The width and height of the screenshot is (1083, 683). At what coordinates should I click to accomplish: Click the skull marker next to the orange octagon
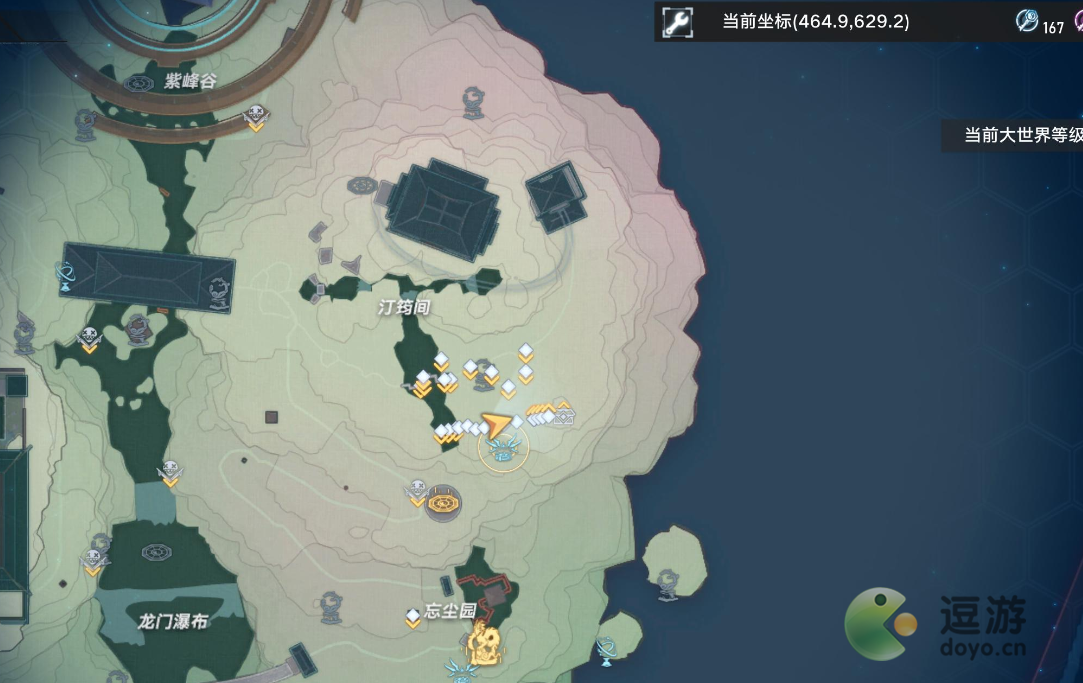coord(418,492)
